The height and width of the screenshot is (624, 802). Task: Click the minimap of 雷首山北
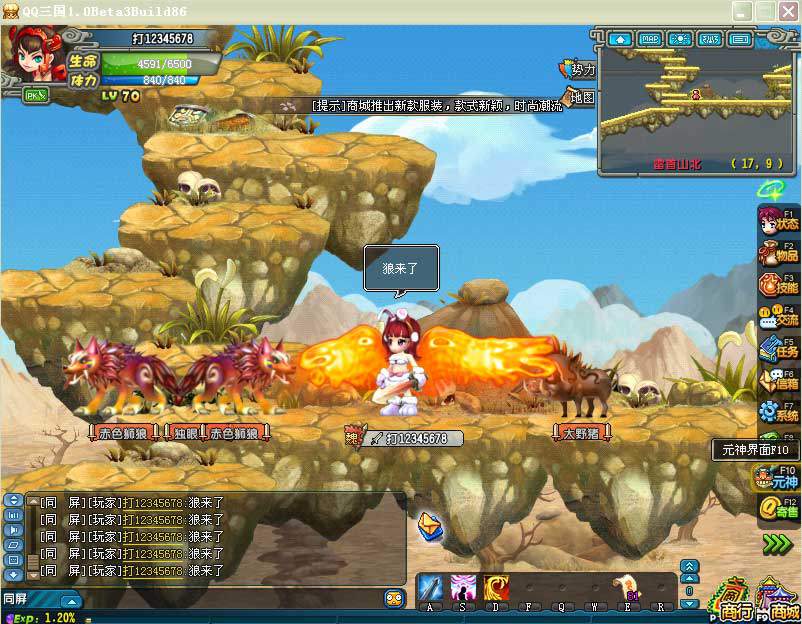(x=694, y=100)
